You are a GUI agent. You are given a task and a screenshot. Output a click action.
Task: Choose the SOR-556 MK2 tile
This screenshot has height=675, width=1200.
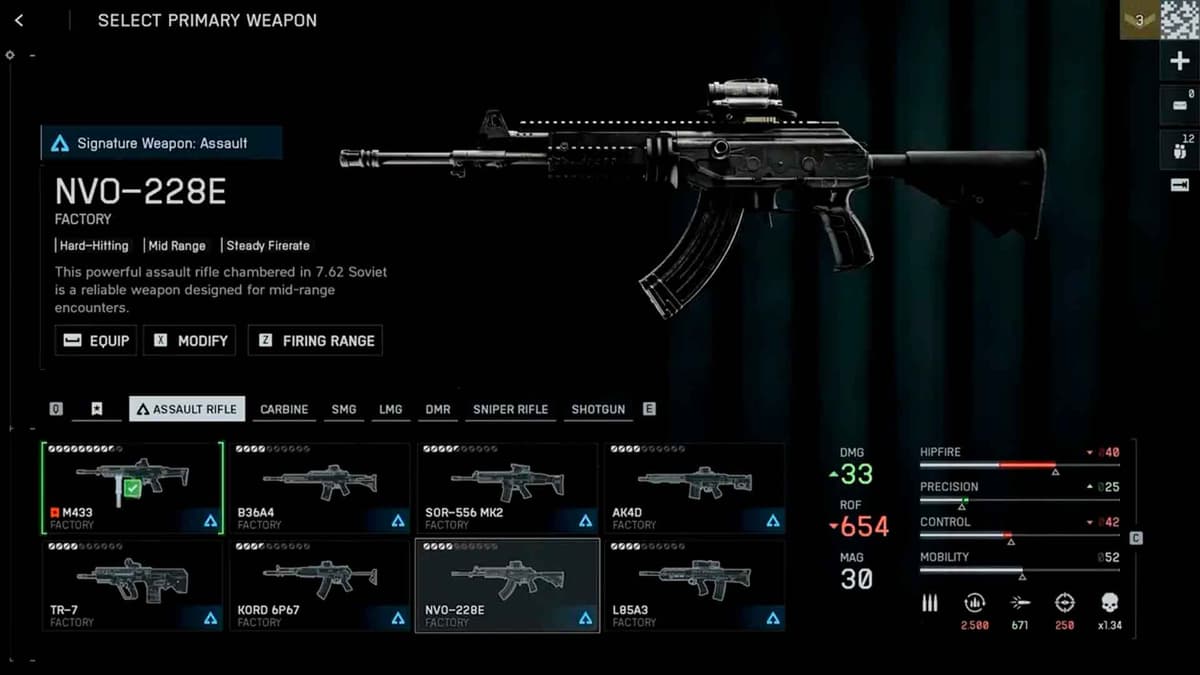[507, 488]
